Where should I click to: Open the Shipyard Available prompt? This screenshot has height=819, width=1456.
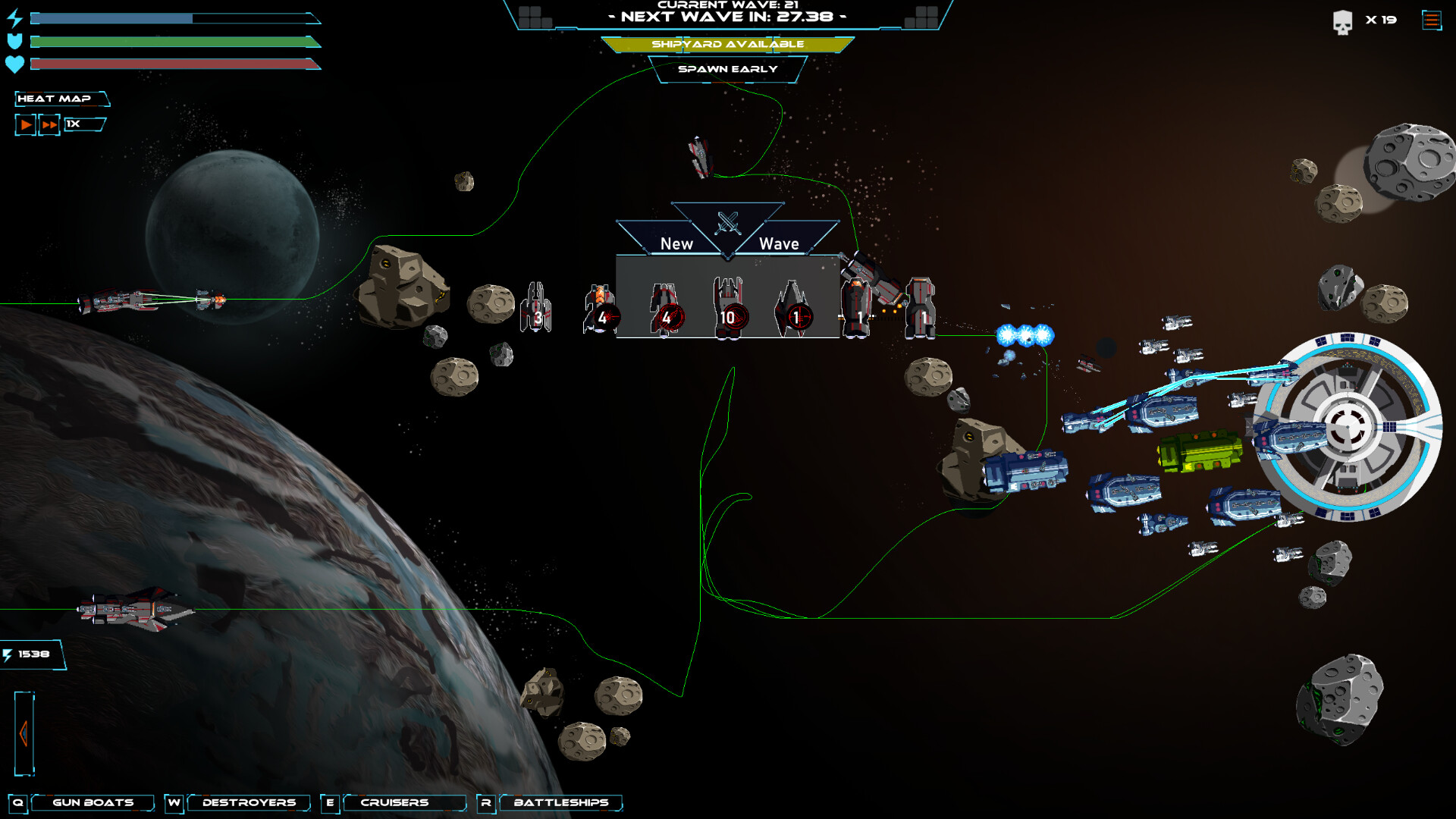728,44
